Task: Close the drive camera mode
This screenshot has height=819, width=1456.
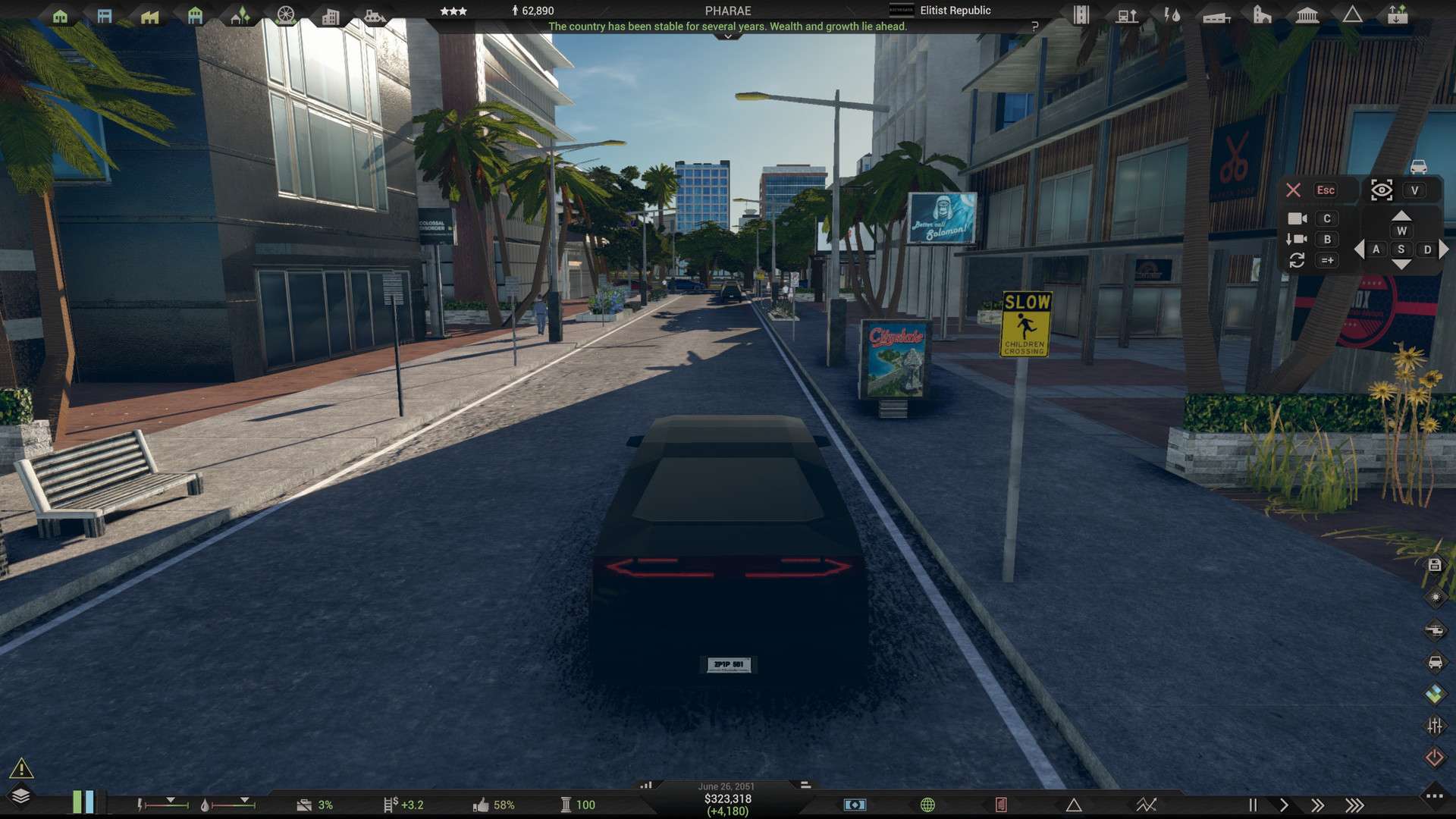Action: (1294, 190)
